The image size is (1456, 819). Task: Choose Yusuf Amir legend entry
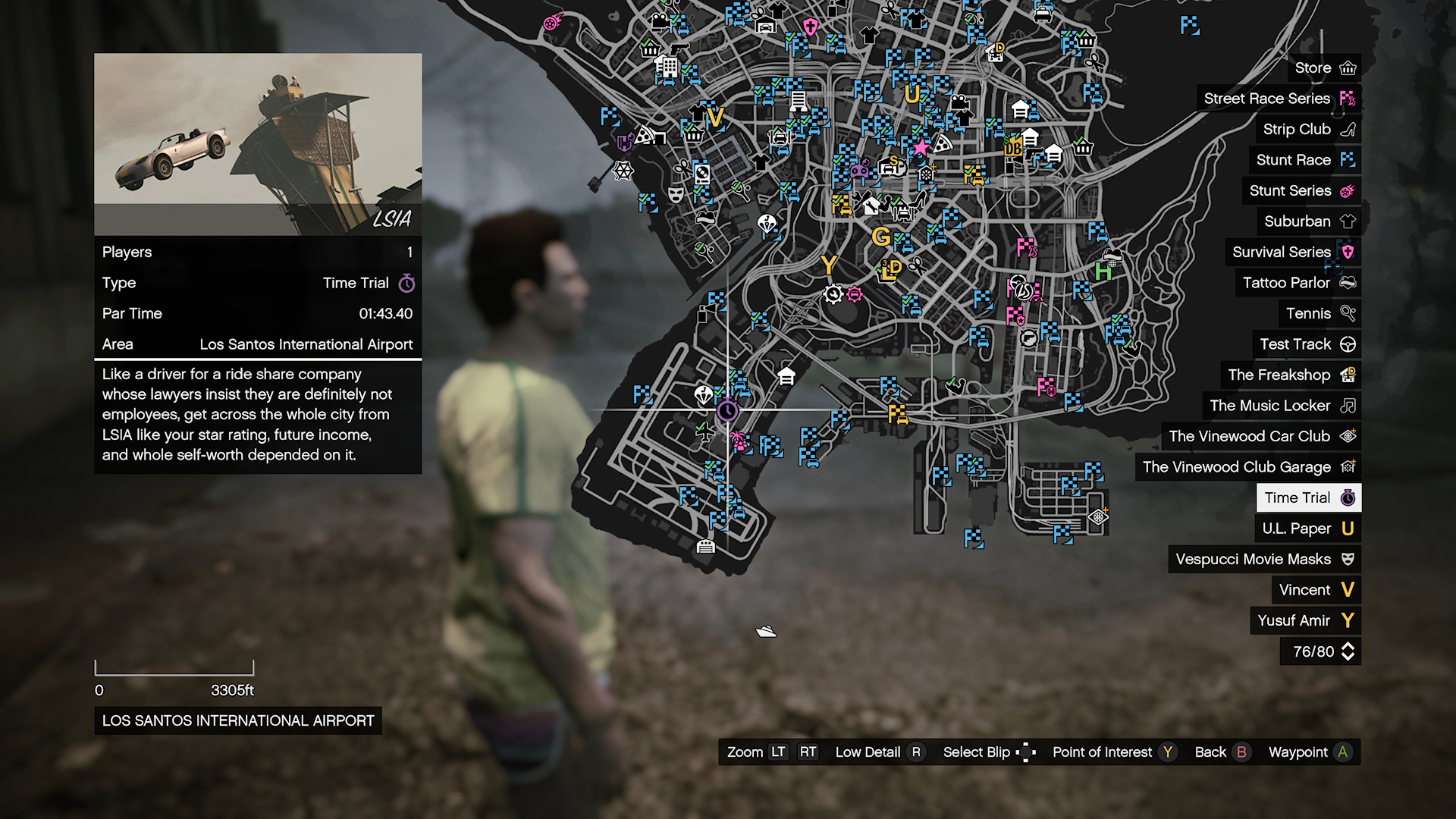tap(1305, 621)
